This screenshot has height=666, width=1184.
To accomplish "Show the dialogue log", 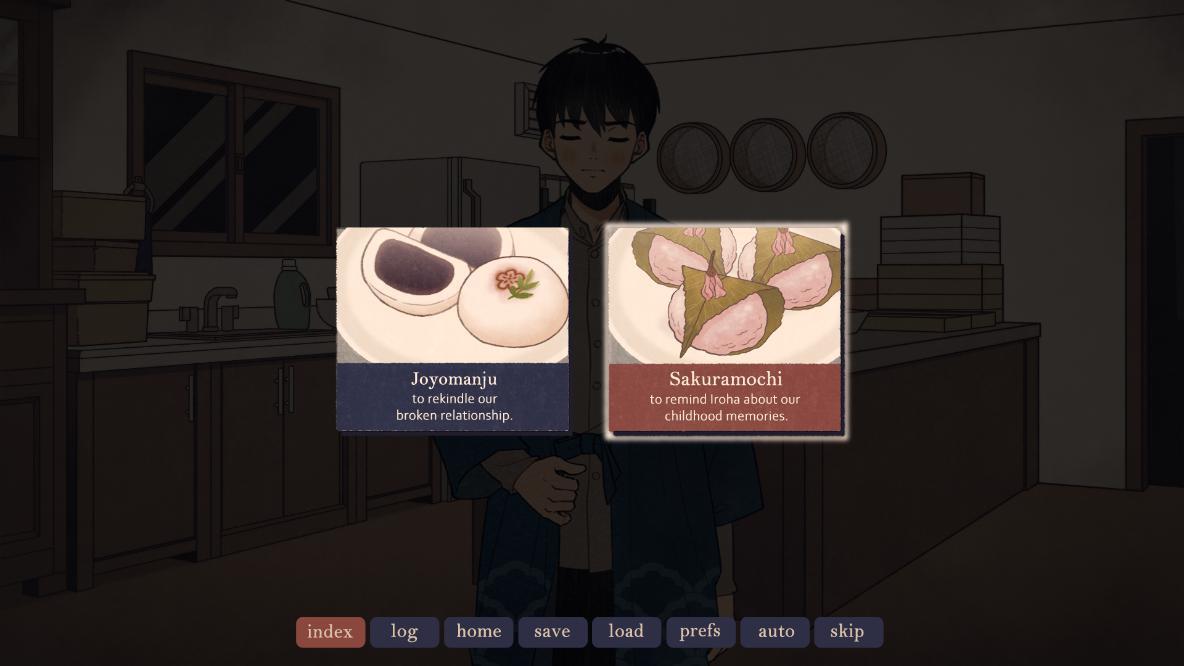I will point(404,632).
